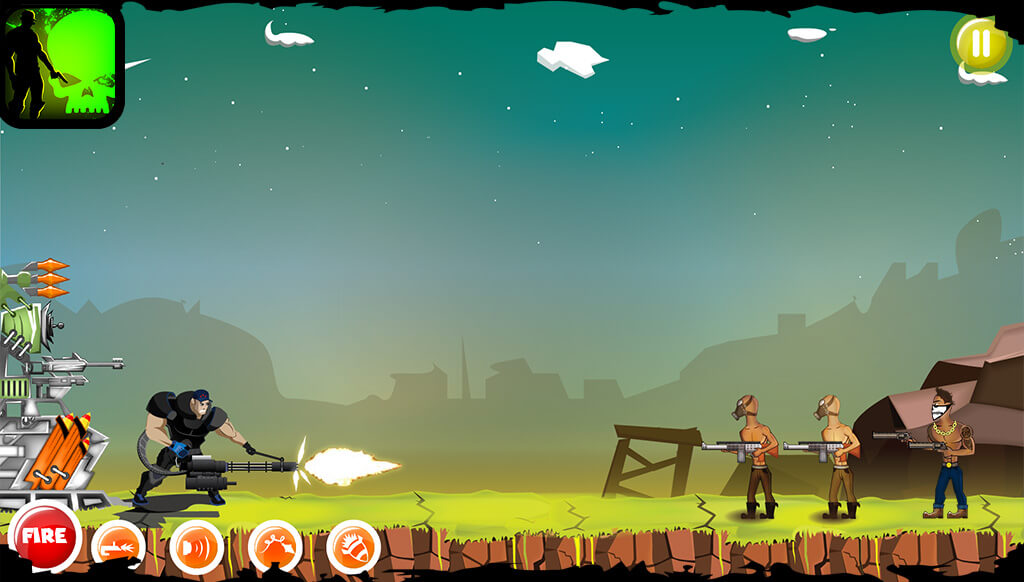Activate the spiked bomb weapon icon

pos(353,546)
